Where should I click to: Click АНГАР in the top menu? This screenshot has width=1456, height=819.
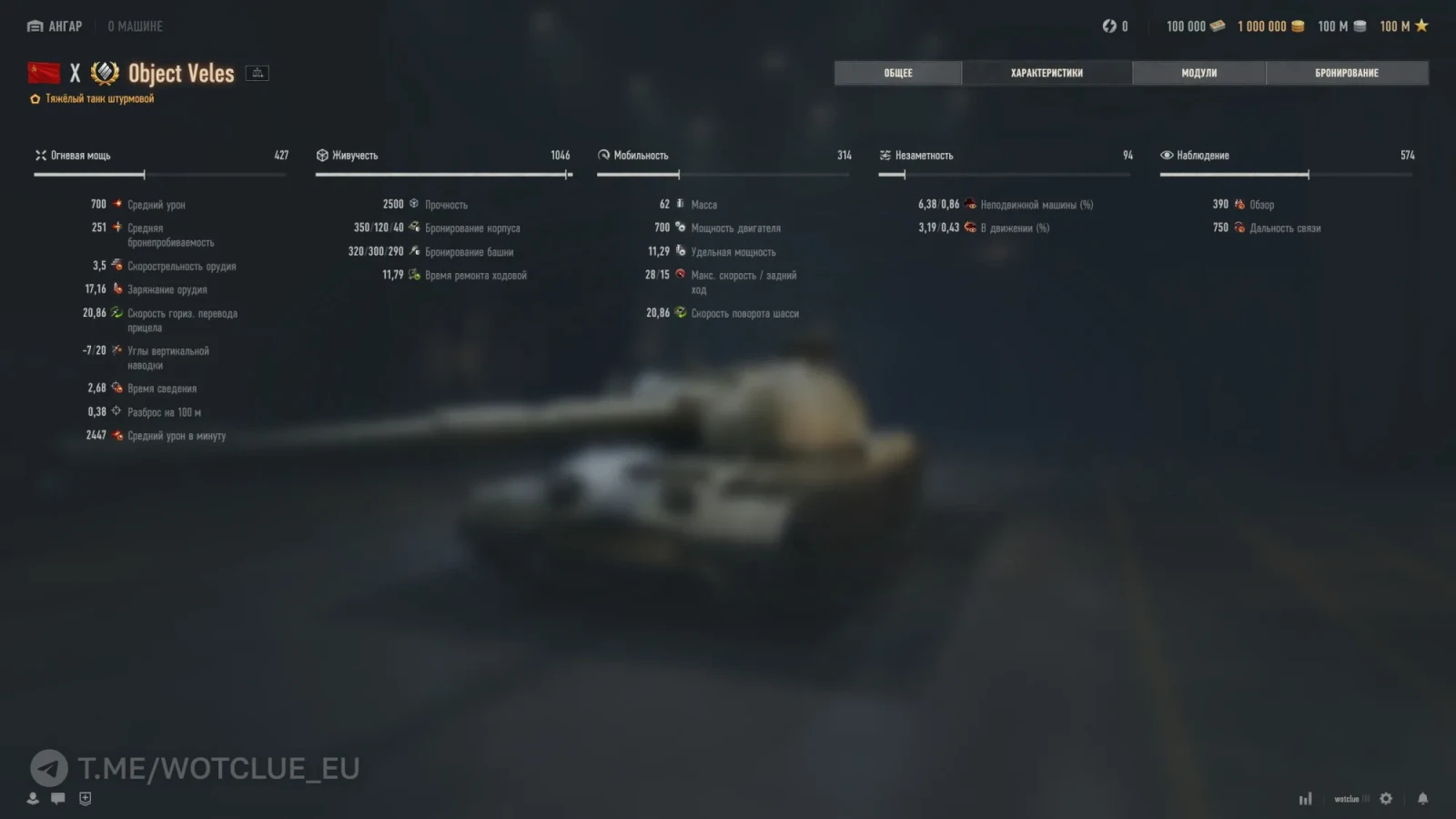click(55, 26)
